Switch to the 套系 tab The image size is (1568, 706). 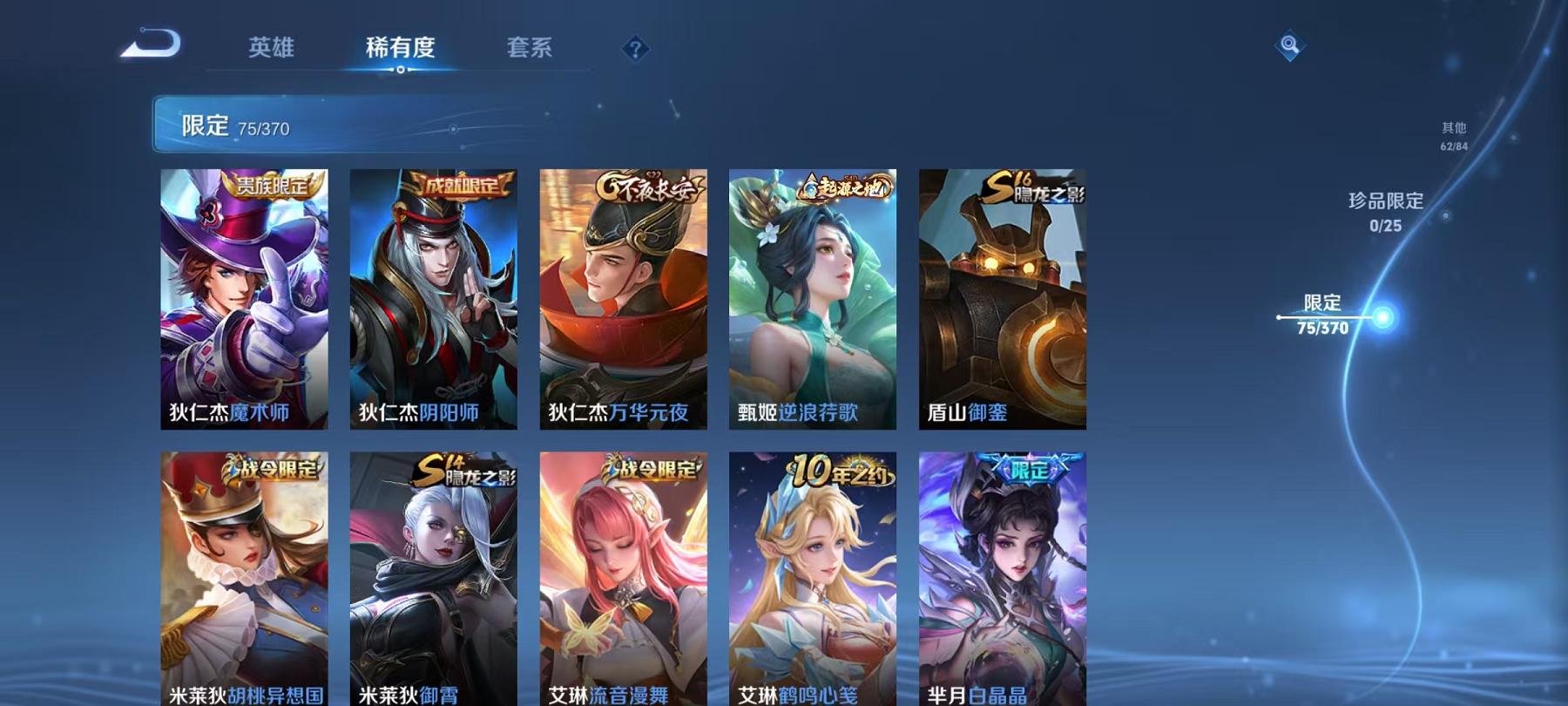tap(531, 49)
